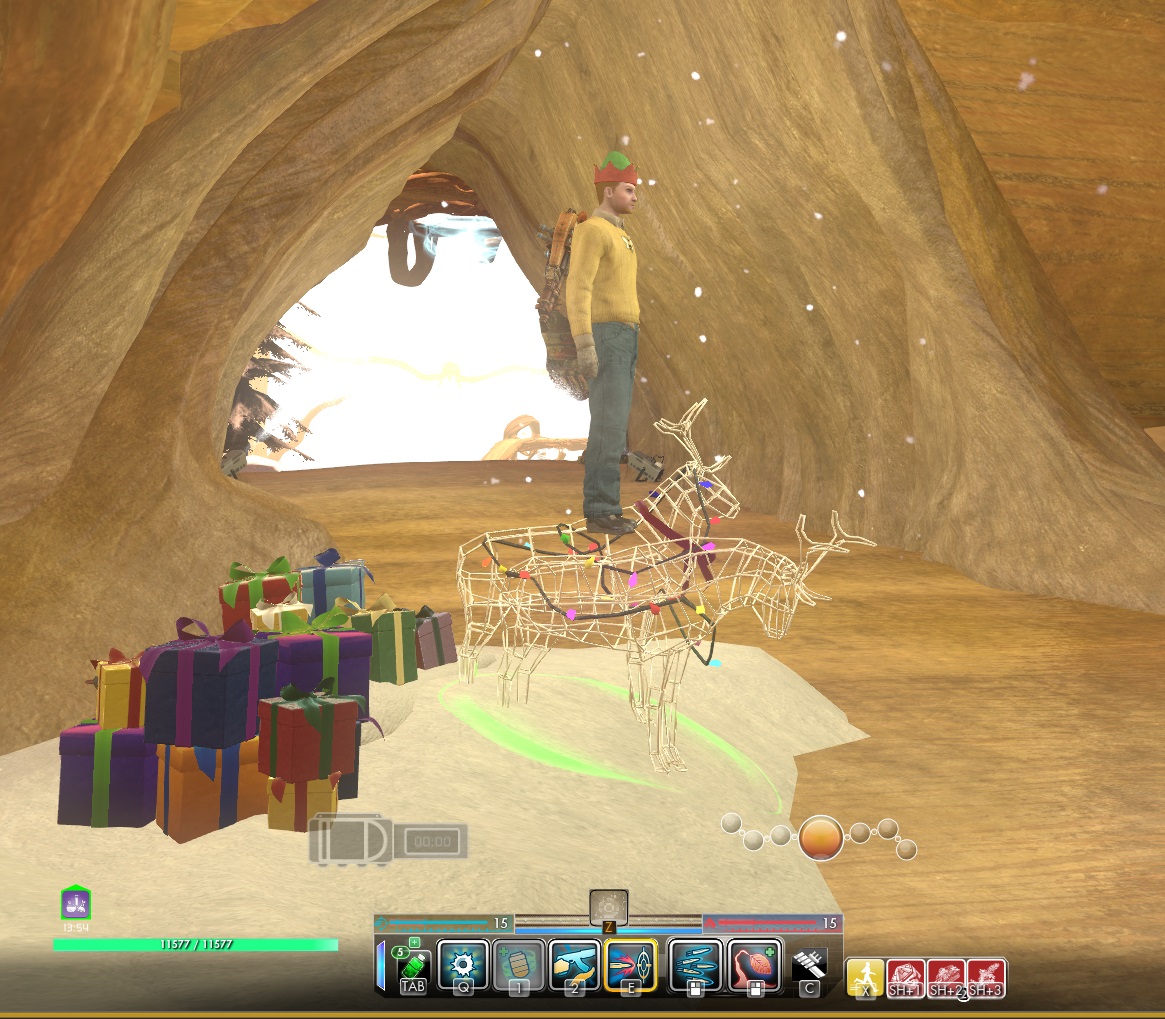Activate the red leaf healing ability

754,965
